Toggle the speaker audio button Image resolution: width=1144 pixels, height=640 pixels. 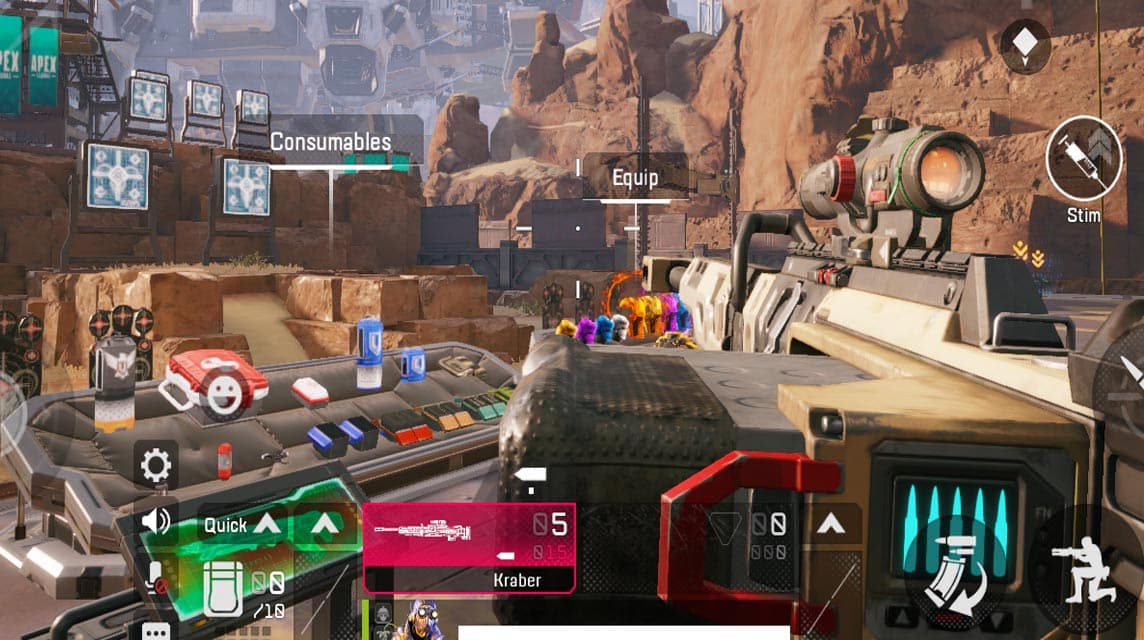[156, 521]
